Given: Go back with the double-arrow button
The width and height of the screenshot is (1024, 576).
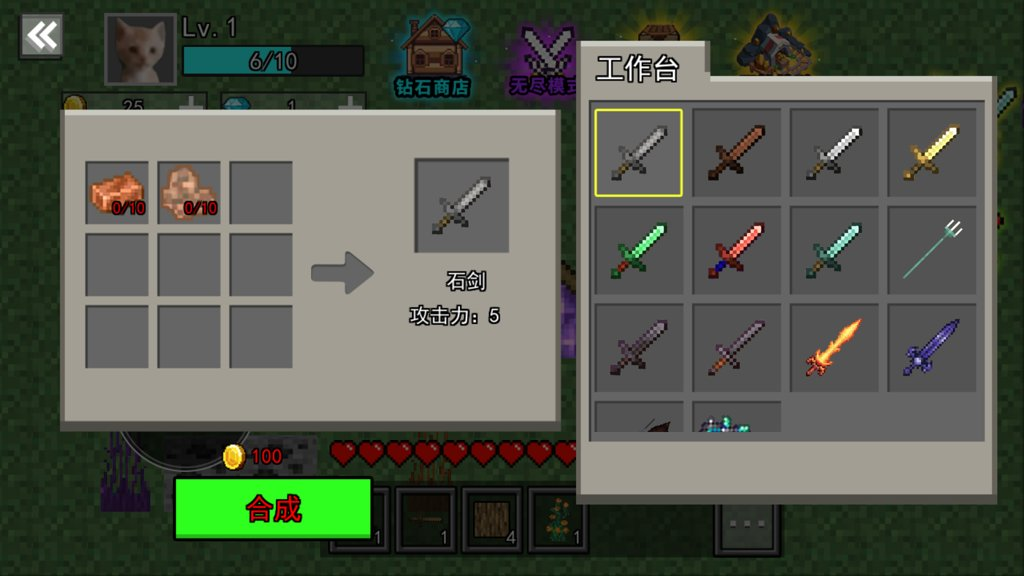Looking at the screenshot, I should pyautogui.click(x=41, y=36).
